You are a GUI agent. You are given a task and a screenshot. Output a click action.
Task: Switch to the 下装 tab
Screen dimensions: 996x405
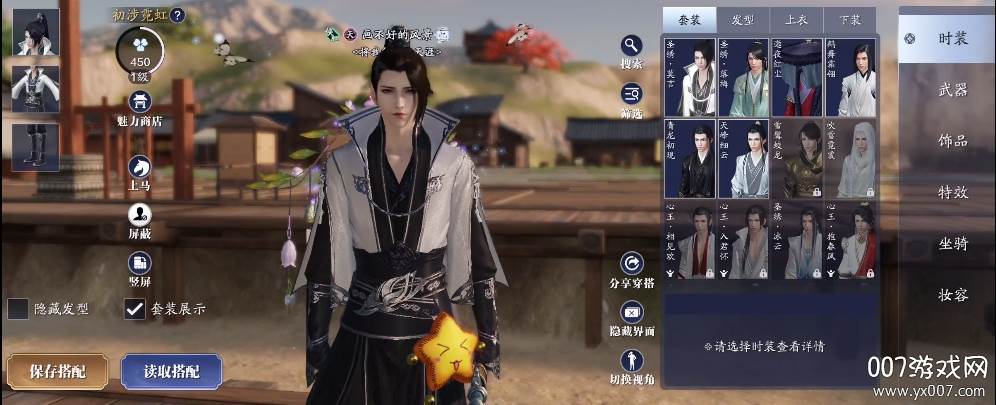(849, 19)
